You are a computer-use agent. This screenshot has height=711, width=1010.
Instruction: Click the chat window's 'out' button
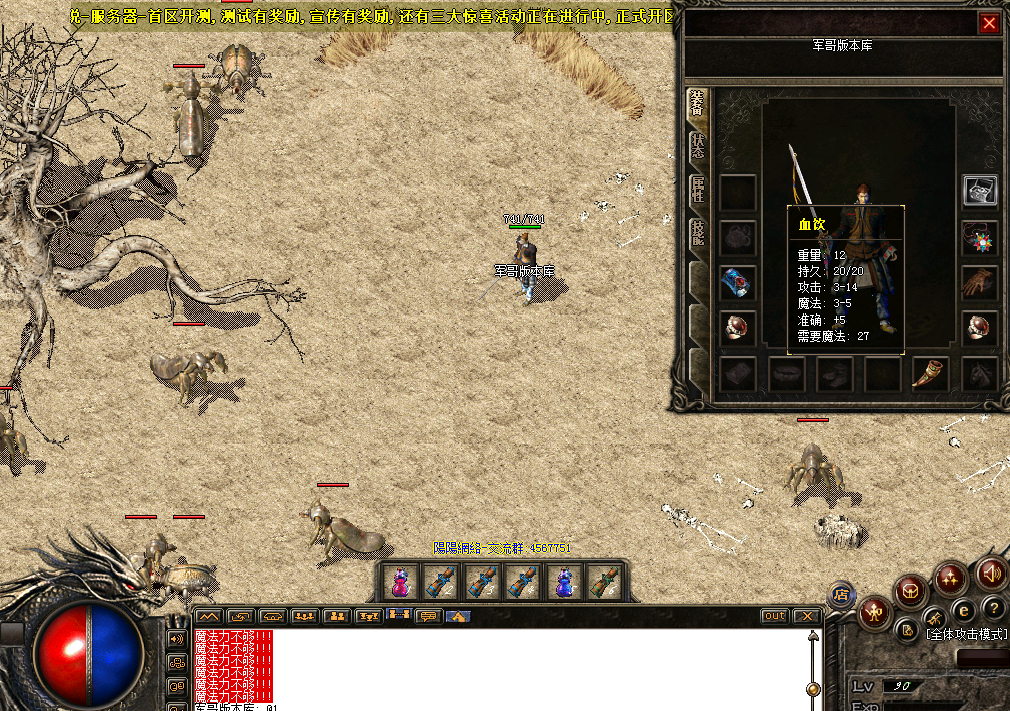click(774, 616)
